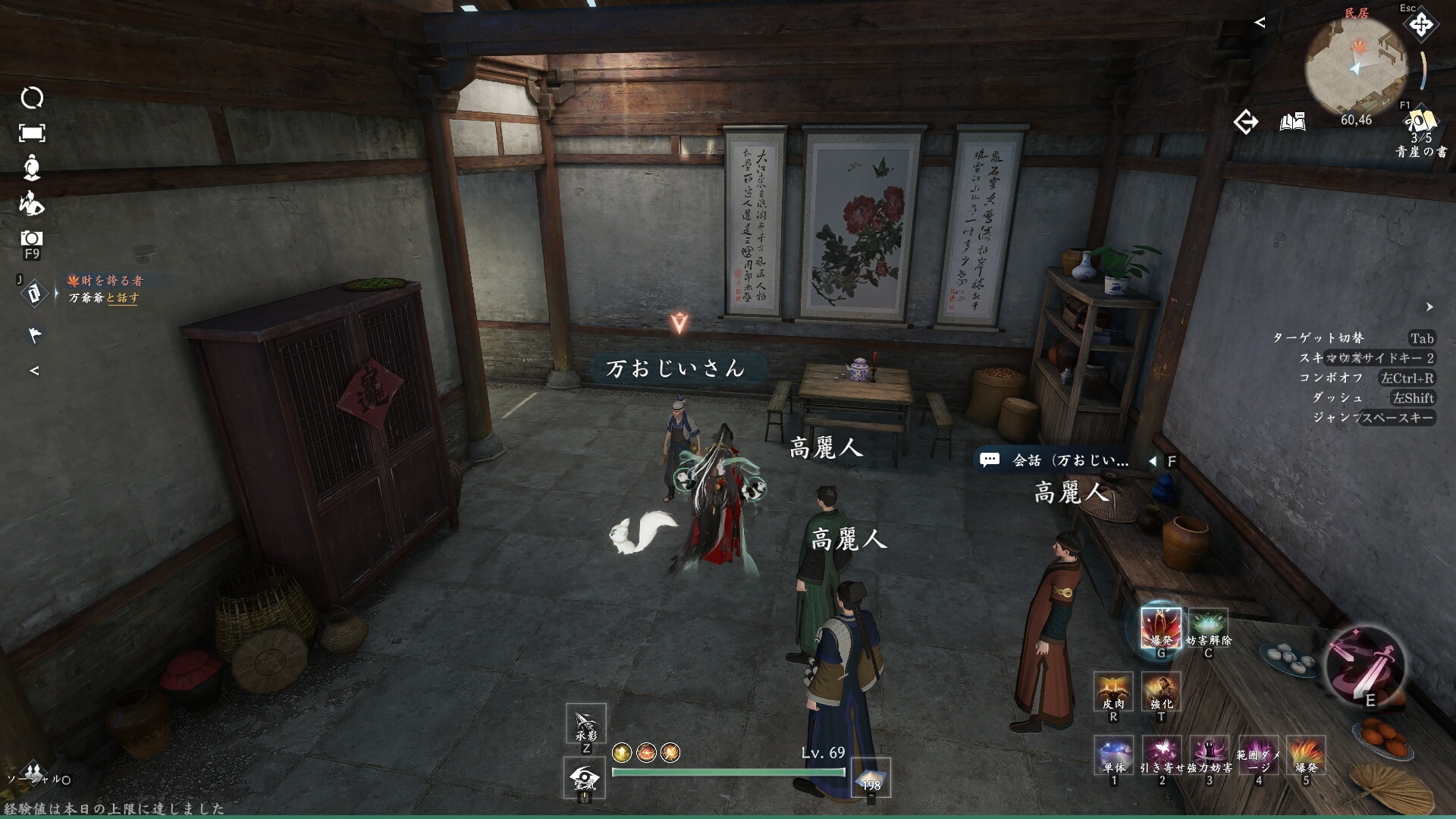Click the exit arrow icon beside minimap

[1245, 122]
